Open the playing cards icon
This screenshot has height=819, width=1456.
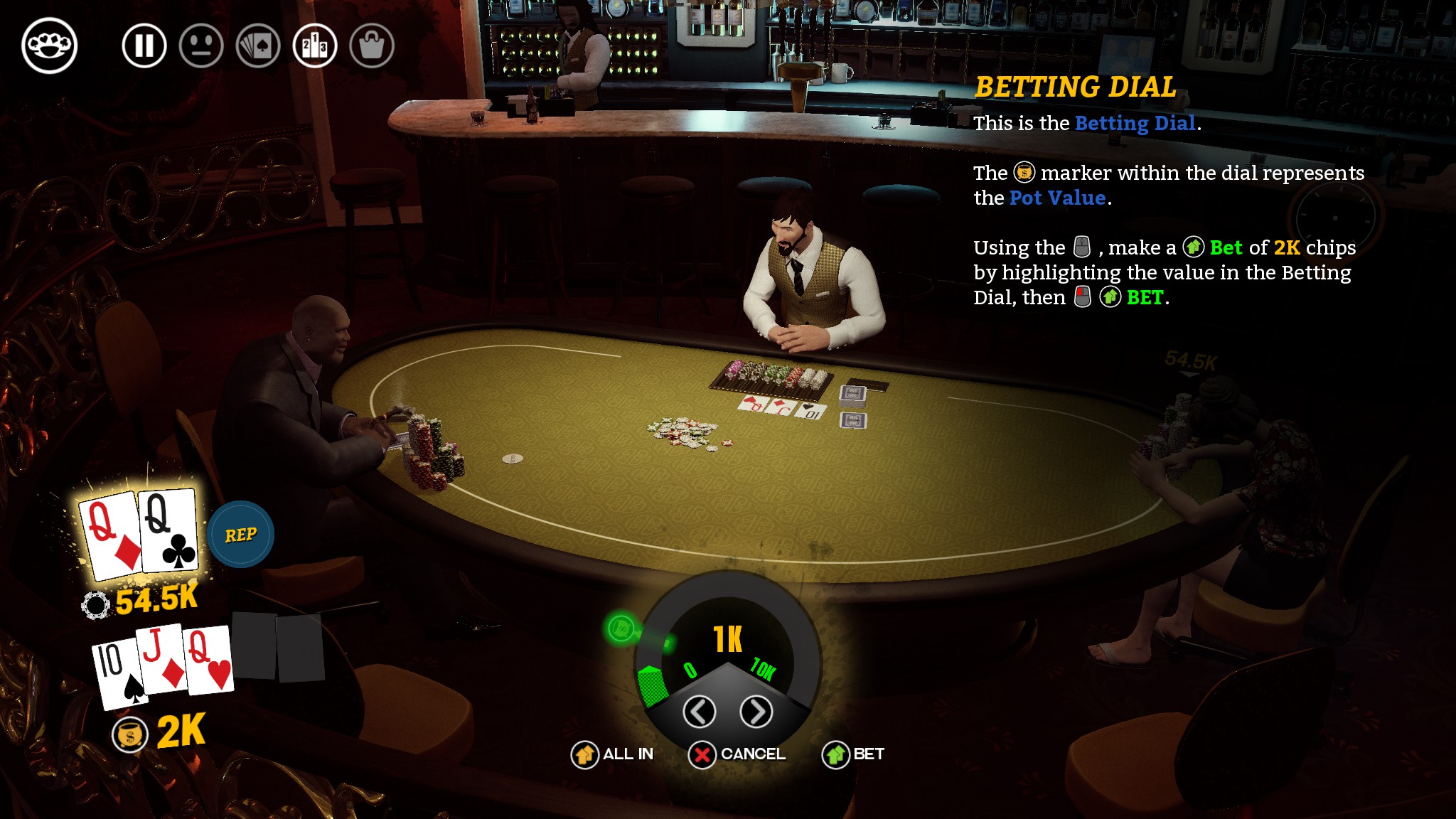pos(258,46)
